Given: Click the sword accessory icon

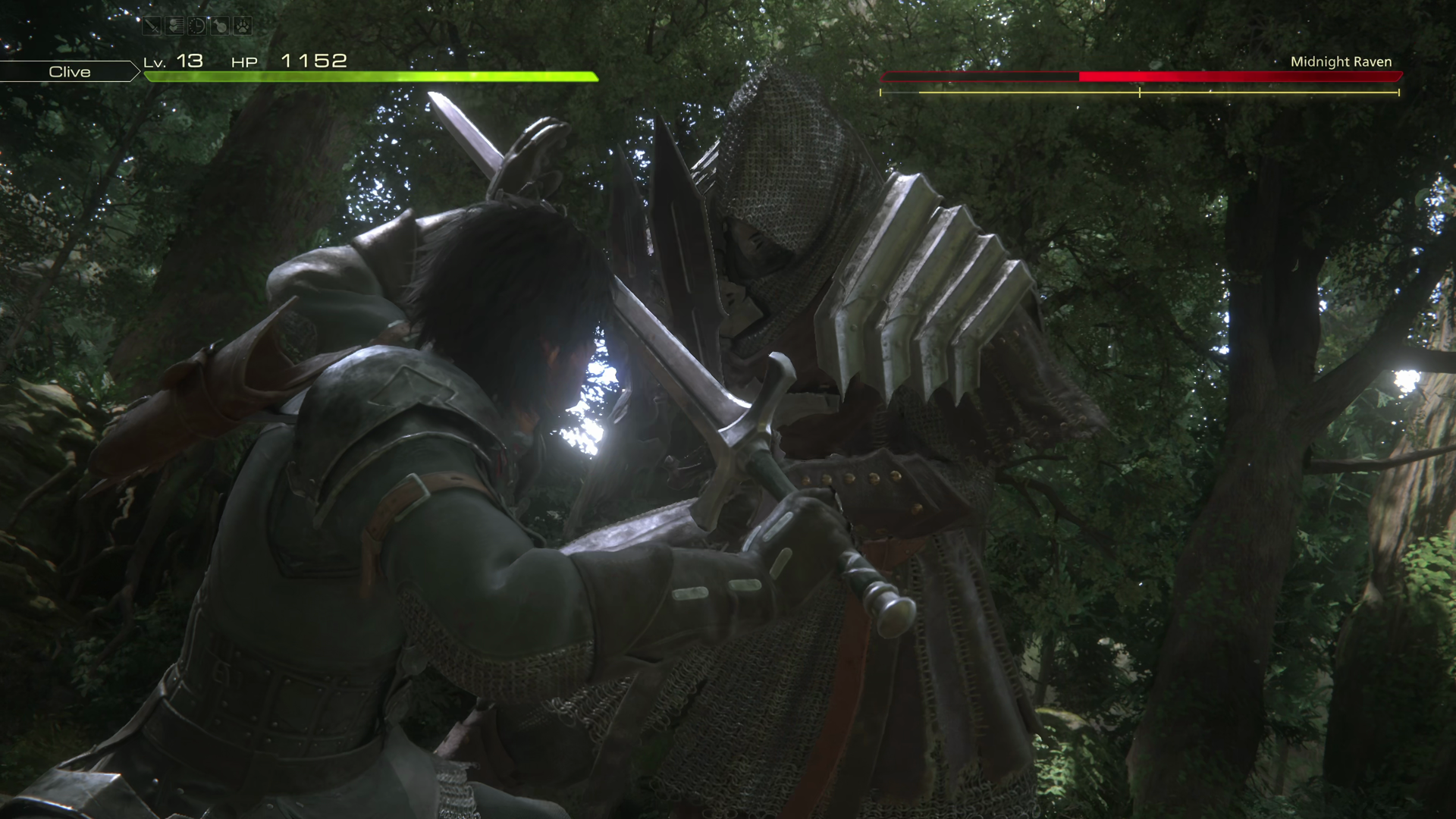Looking at the screenshot, I should [x=152, y=27].
